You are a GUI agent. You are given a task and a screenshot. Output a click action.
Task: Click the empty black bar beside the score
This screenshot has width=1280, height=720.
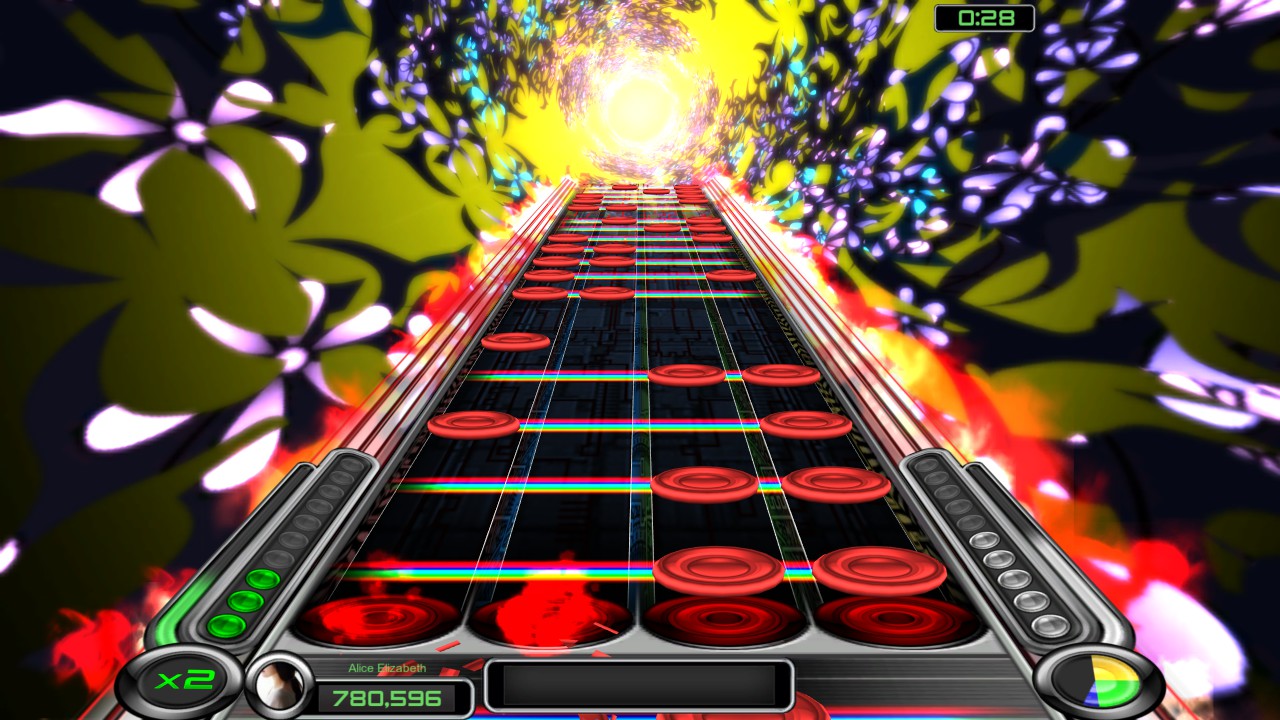click(640, 686)
